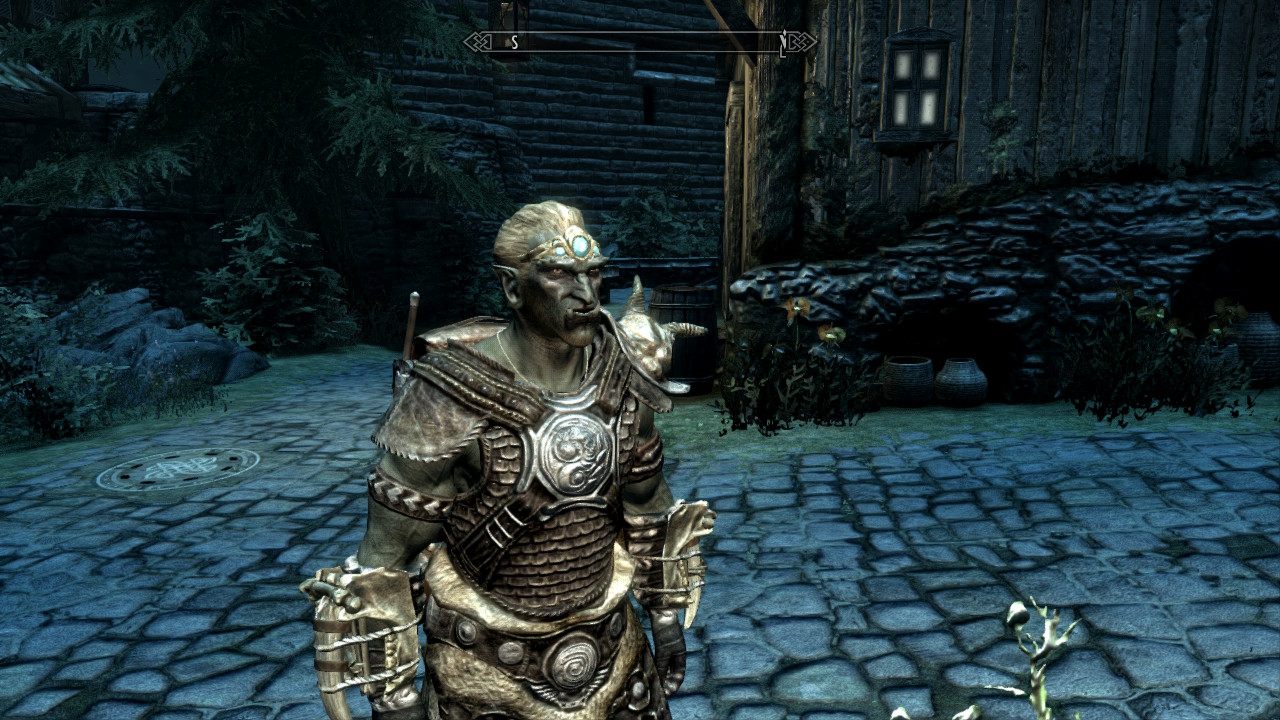1280x720 pixels.
Task: Click the compass bar on the HUD
Action: (640, 42)
